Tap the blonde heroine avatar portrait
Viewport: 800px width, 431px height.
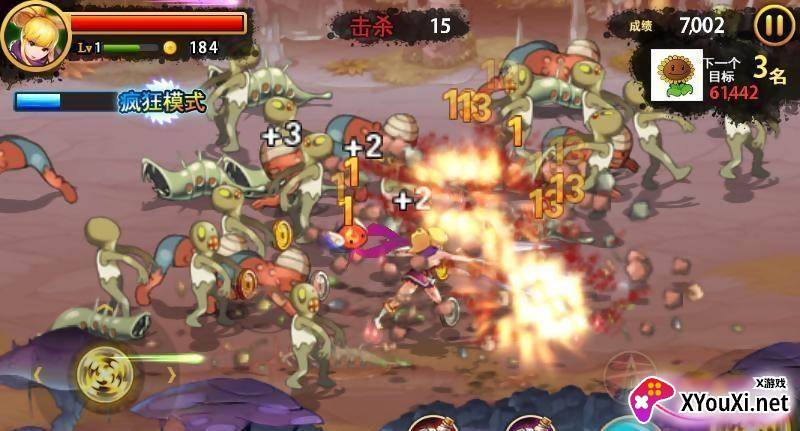tap(31, 34)
